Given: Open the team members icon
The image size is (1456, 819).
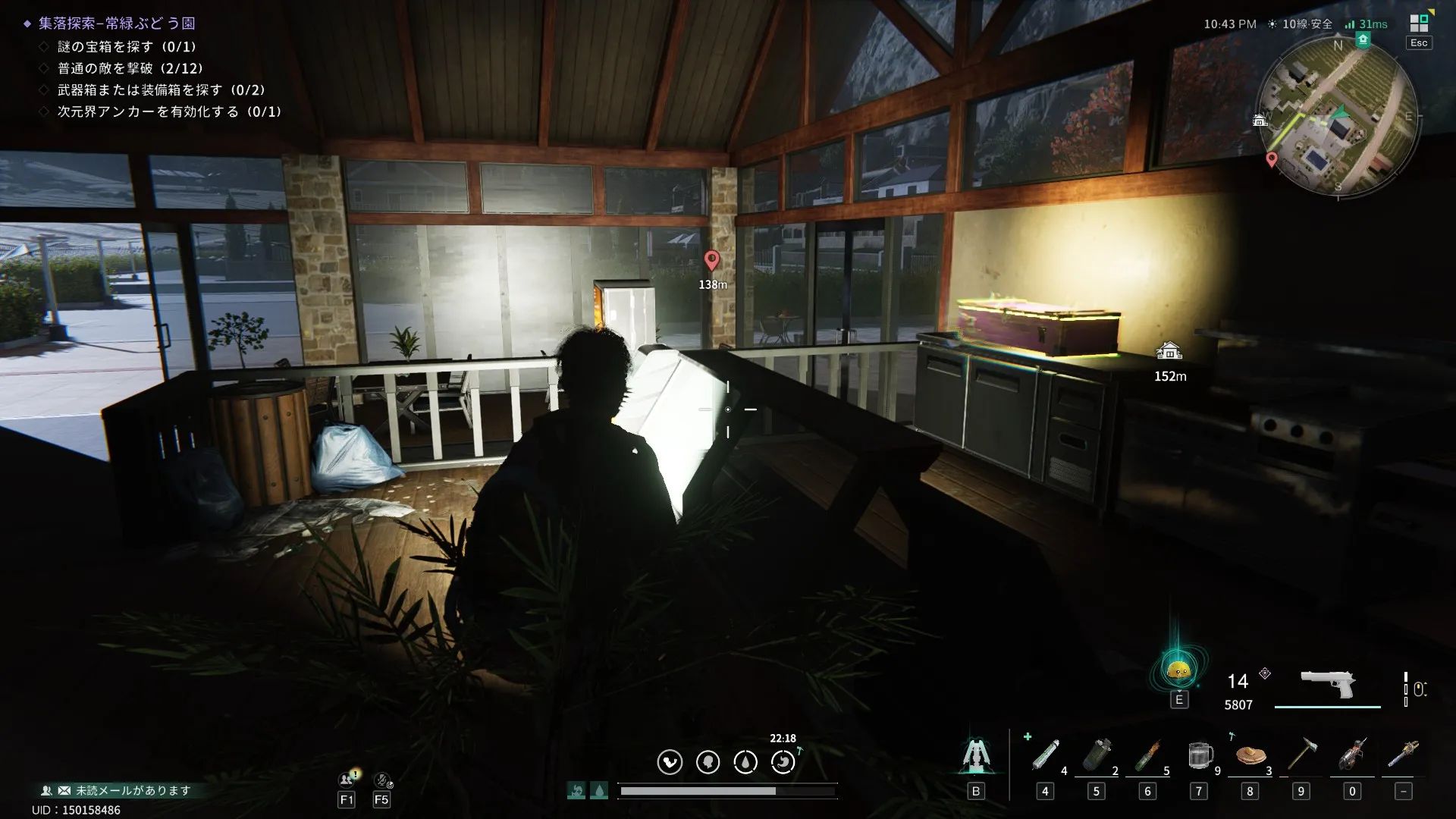Looking at the screenshot, I should point(347,780).
